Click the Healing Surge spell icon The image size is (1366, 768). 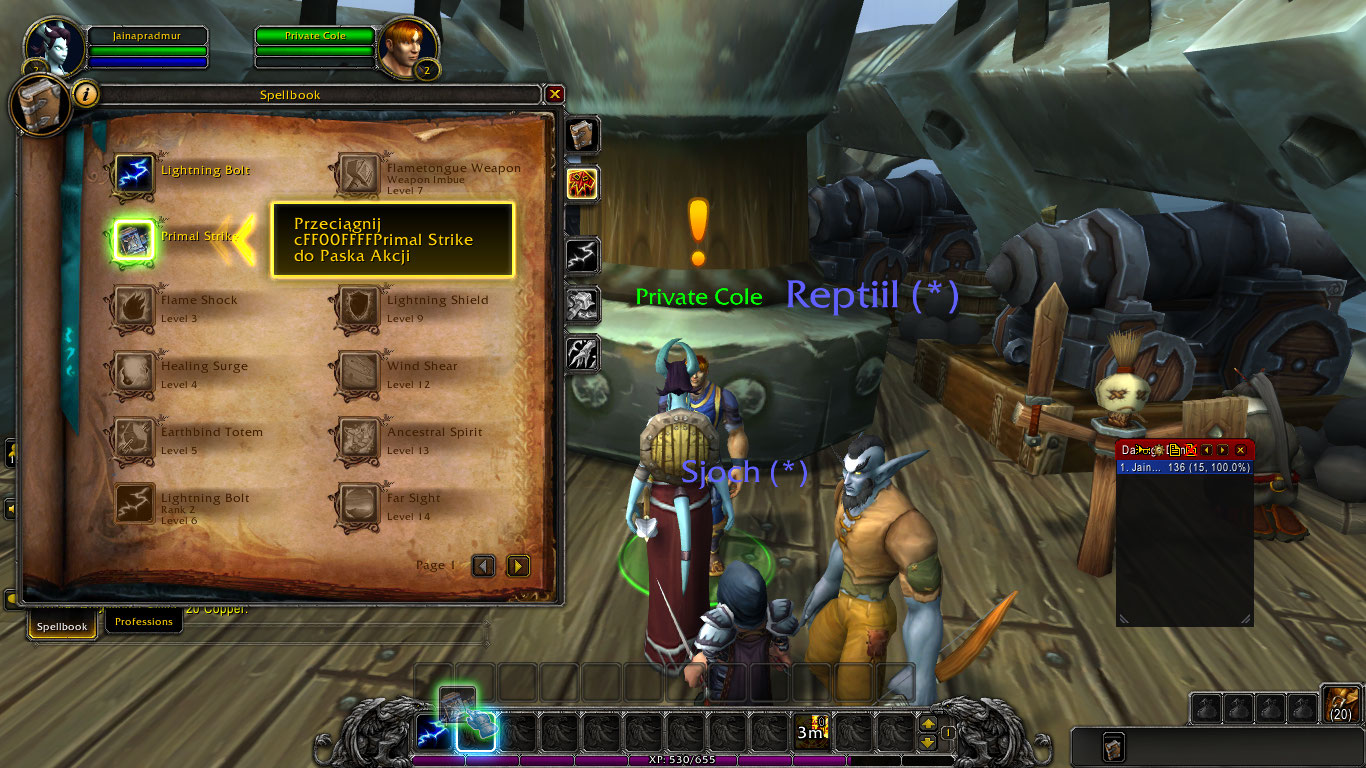pos(134,372)
